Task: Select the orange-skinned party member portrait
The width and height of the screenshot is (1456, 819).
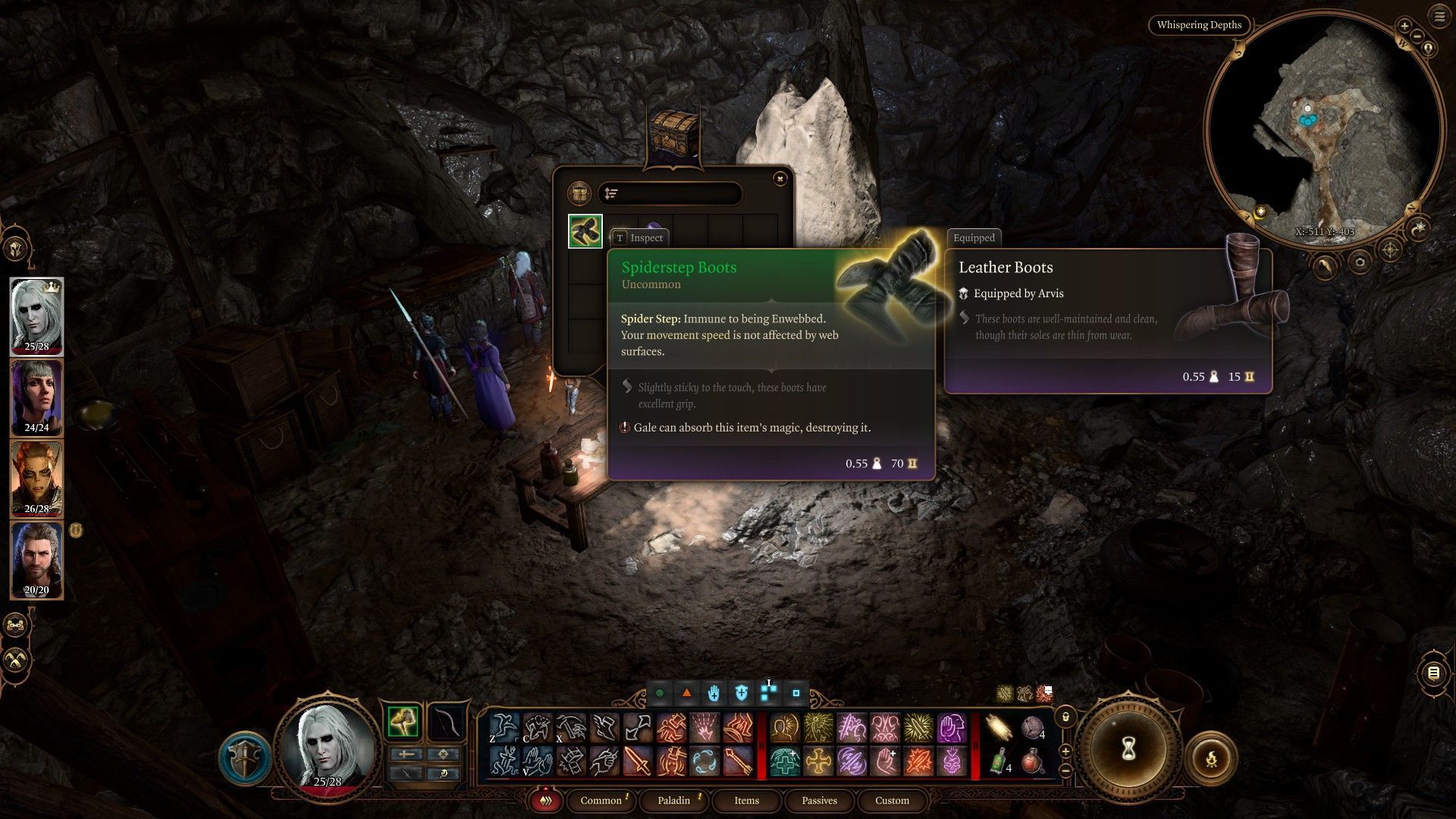Action: pyautogui.click(x=36, y=479)
